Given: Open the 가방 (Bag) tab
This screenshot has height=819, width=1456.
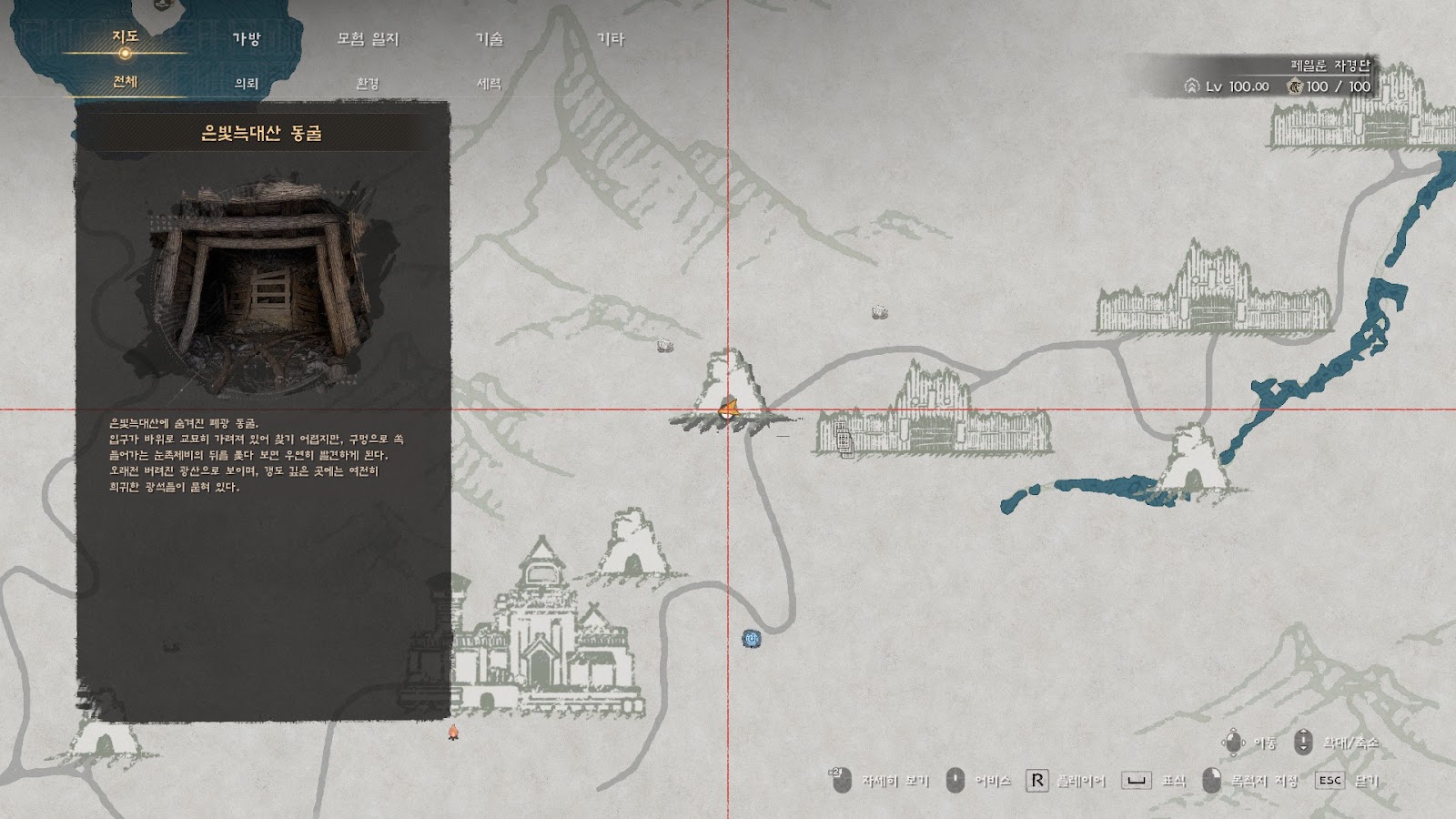Looking at the screenshot, I should (x=247, y=39).
